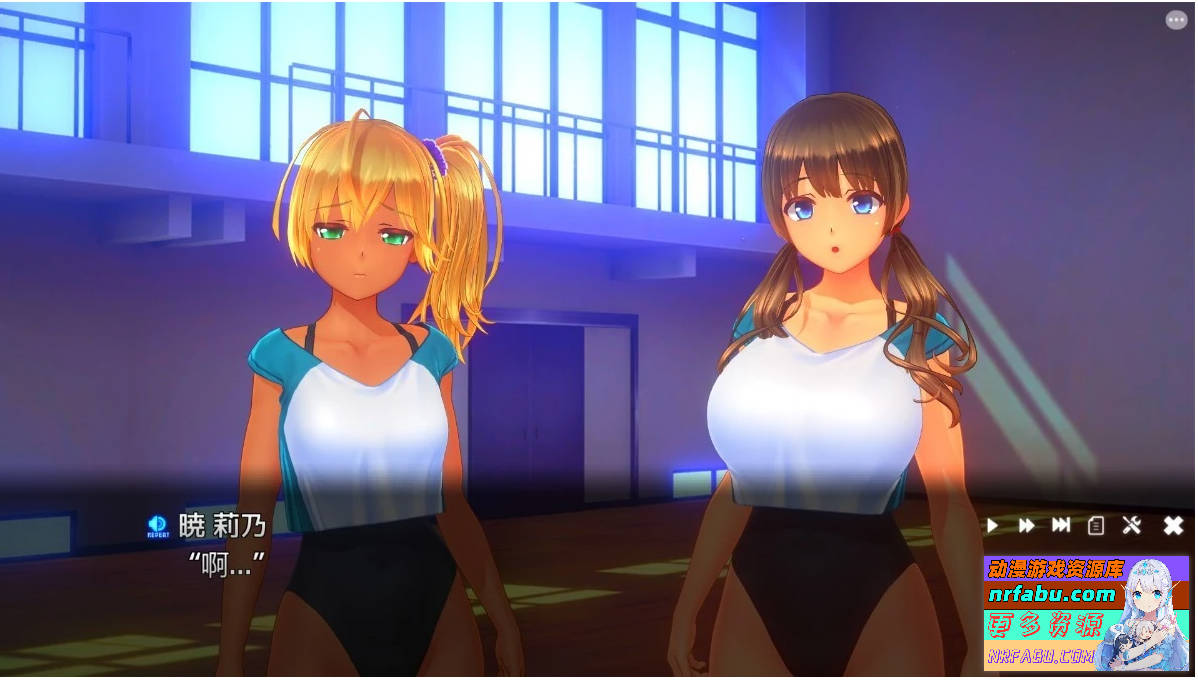The height and width of the screenshot is (680, 1198).
Task: Fast-forward dialogue with the double arrow button
Action: [1027, 525]
